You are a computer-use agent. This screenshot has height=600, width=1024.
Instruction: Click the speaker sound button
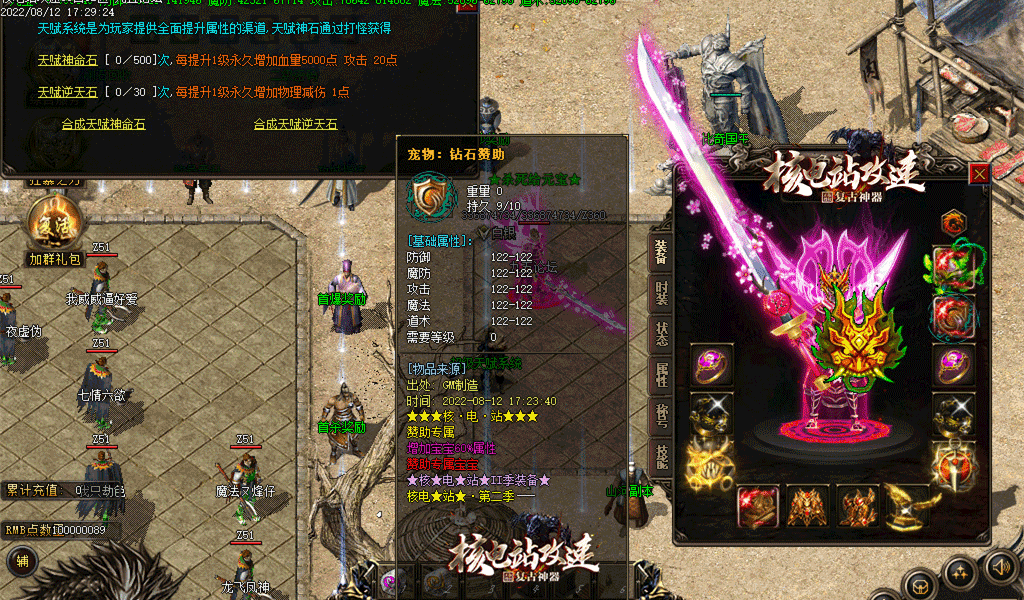coord(999,567)
